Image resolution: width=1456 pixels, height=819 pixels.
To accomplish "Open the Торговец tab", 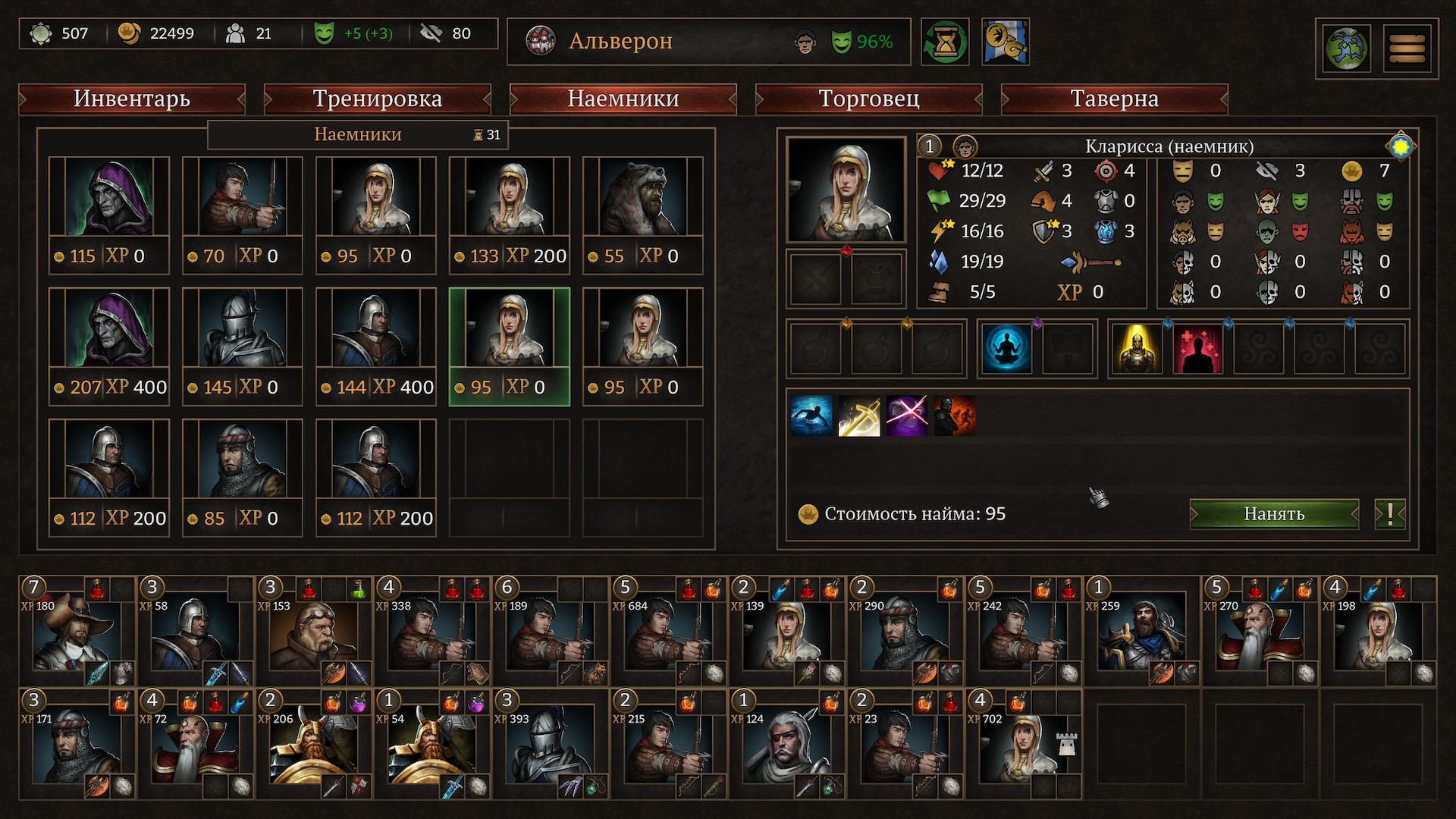I will pyautogui.click(x=868, y=99).
